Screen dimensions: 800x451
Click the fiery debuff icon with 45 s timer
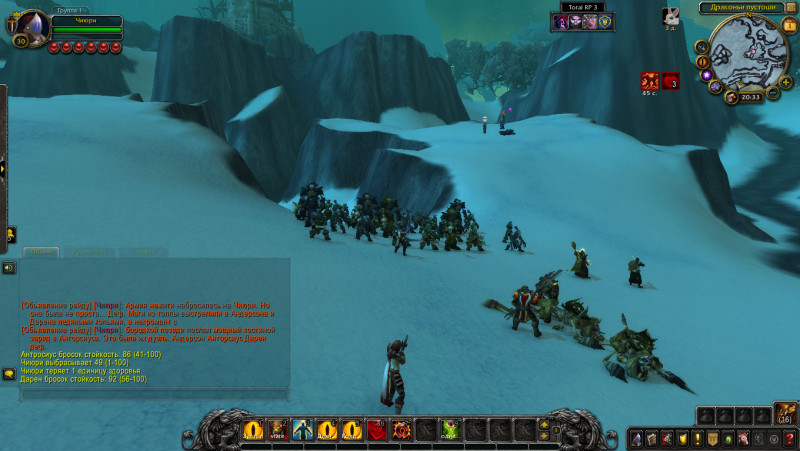tap(650, 81)
